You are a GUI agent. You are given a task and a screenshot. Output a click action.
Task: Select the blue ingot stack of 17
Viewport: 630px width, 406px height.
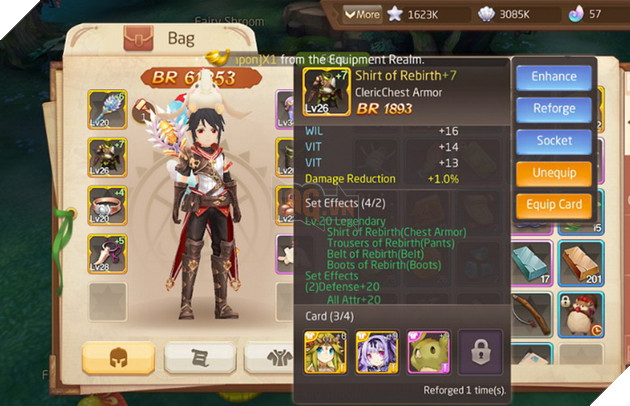pyautogui.click(x=531, y=263)
